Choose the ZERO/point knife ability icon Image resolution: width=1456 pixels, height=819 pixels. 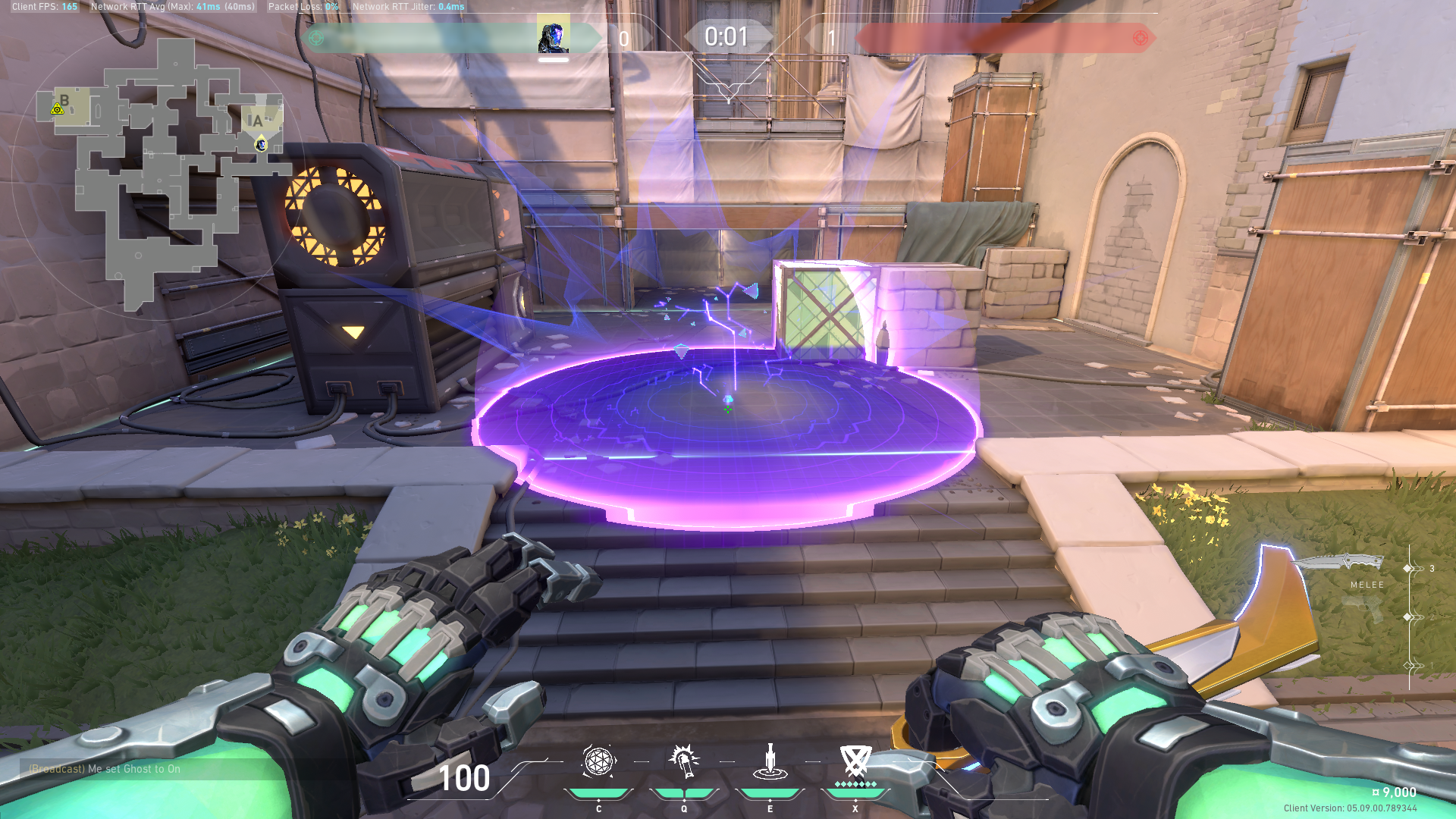pos(770,761)
